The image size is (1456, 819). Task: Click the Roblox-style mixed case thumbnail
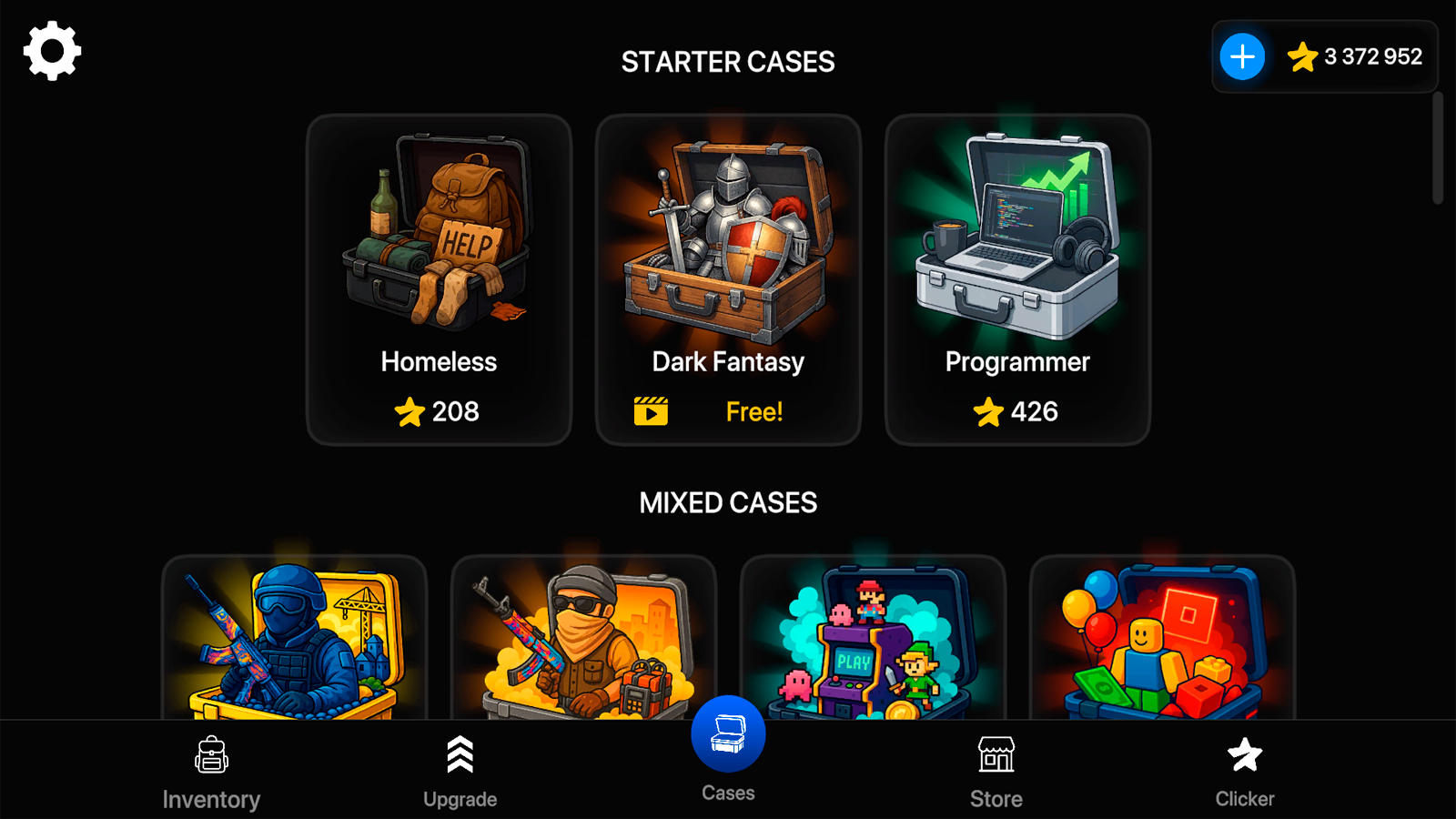(1161, 637)
